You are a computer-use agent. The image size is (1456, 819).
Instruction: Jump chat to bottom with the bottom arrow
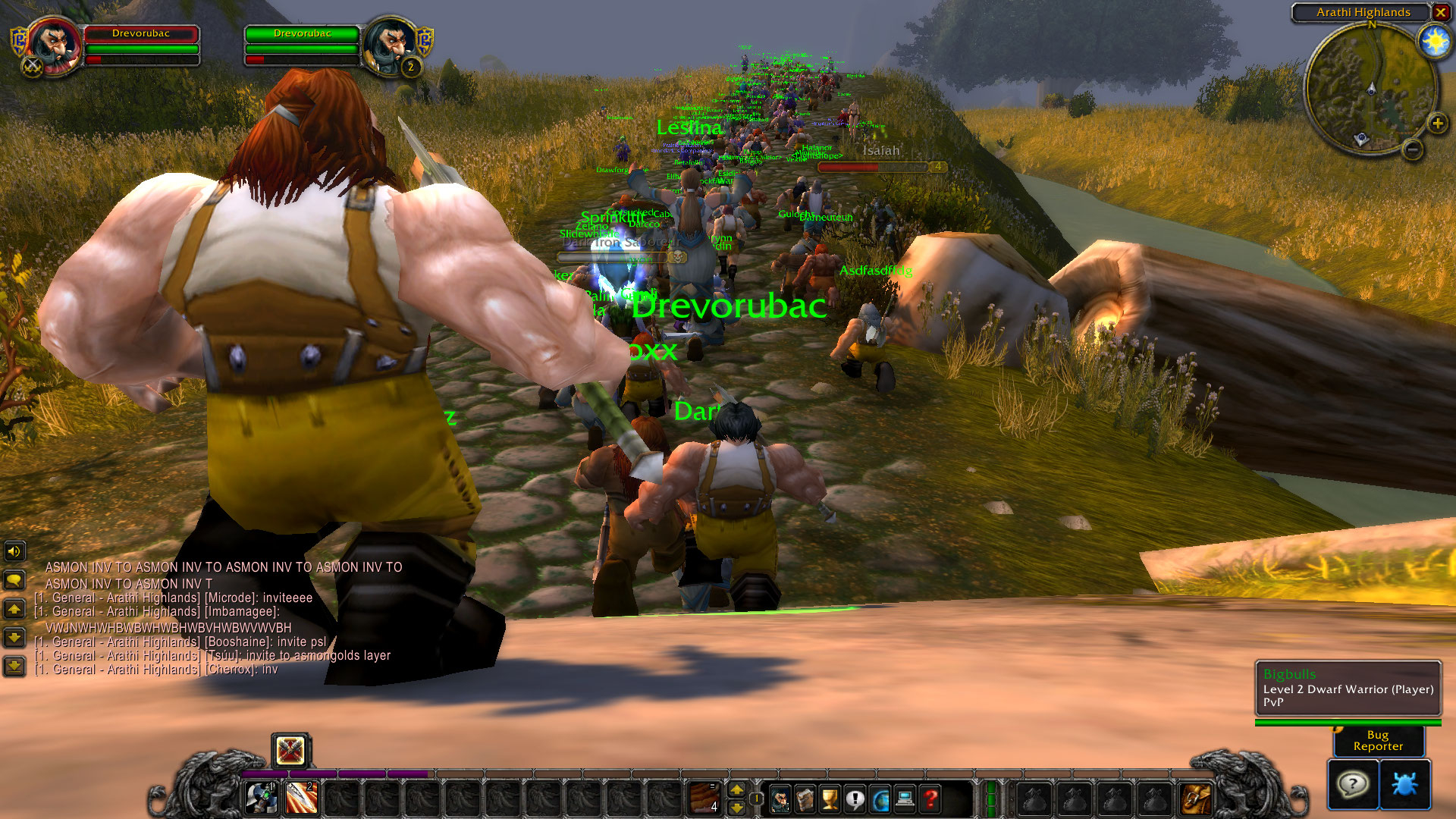point(14,667)
